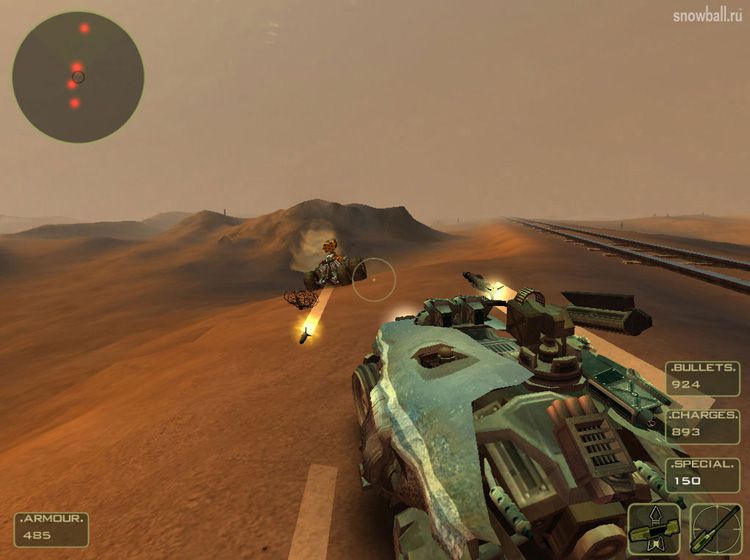
Task: Click the circular radar minimap
Action: click(78, 76)
